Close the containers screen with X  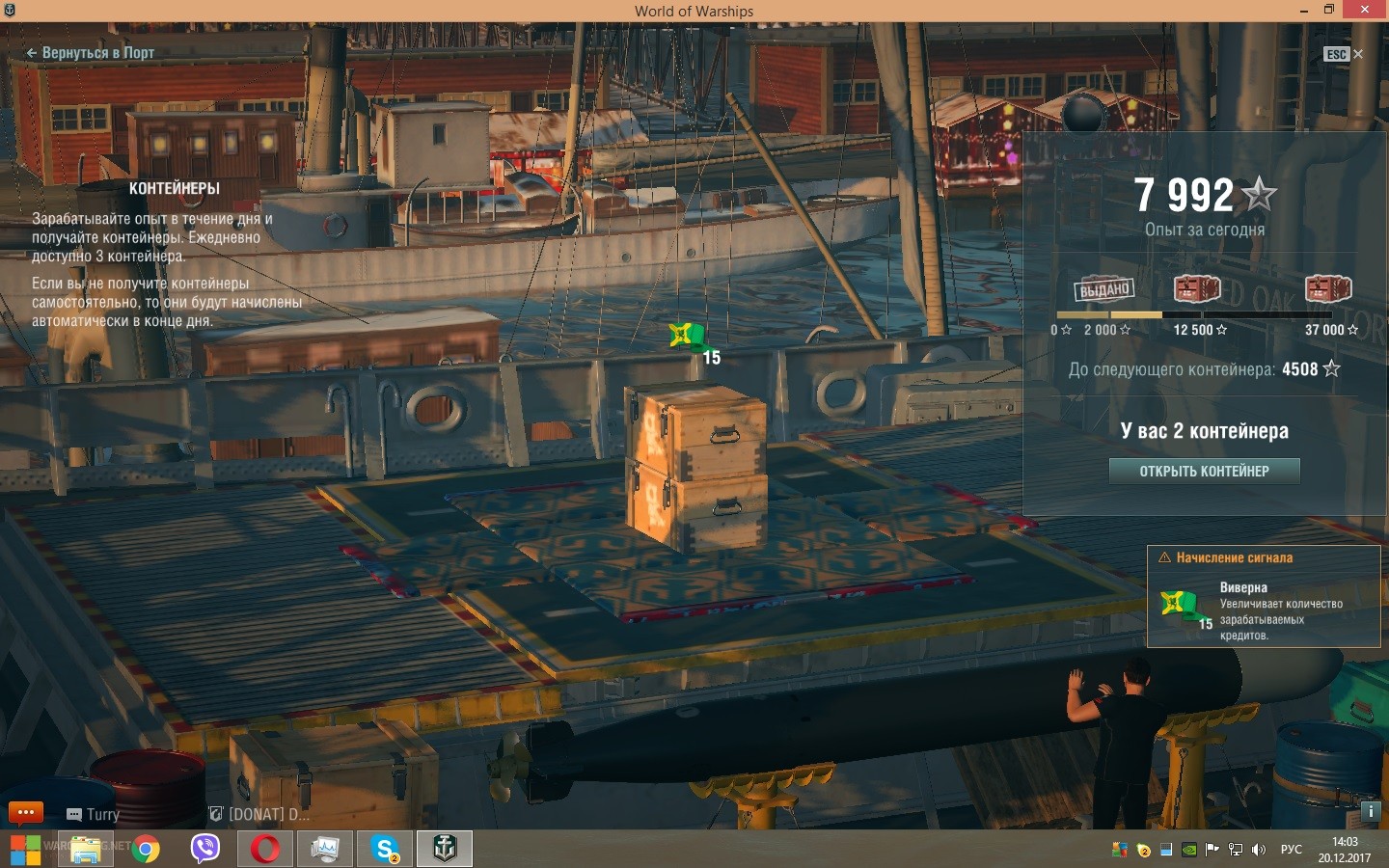1358,54
